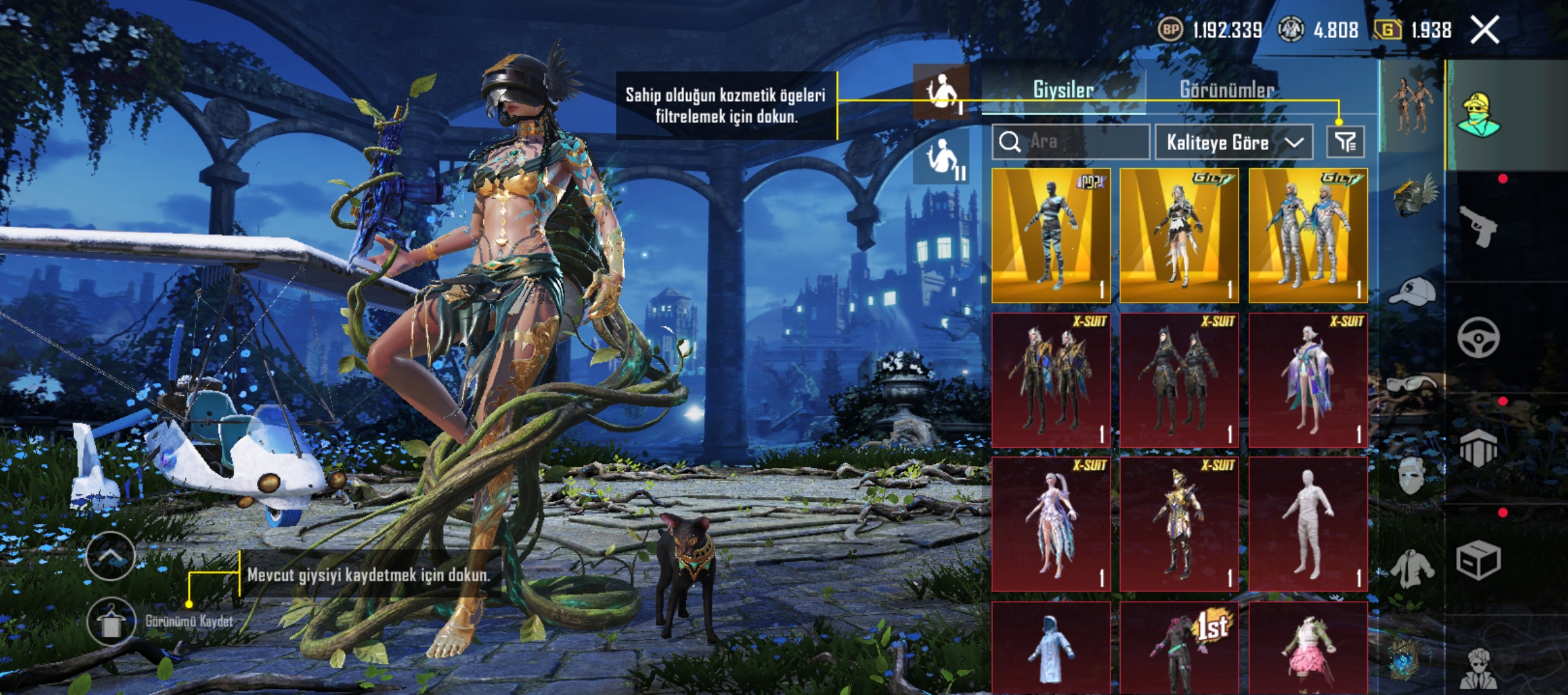Expand the up-arrow circle button

111,556
